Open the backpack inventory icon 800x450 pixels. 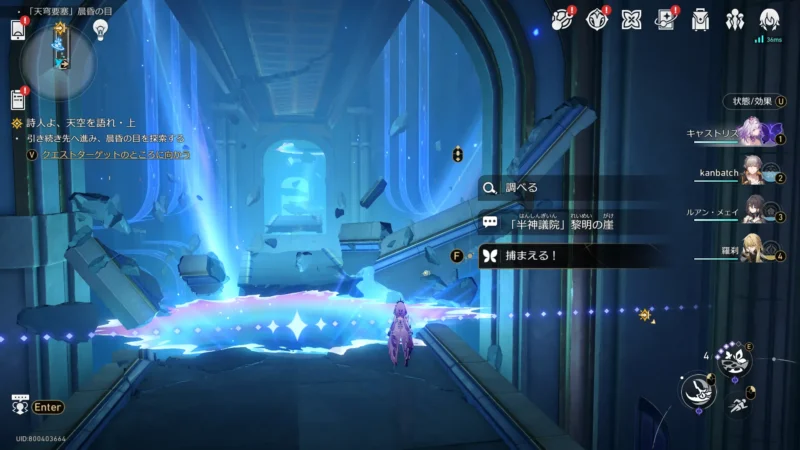700,19
